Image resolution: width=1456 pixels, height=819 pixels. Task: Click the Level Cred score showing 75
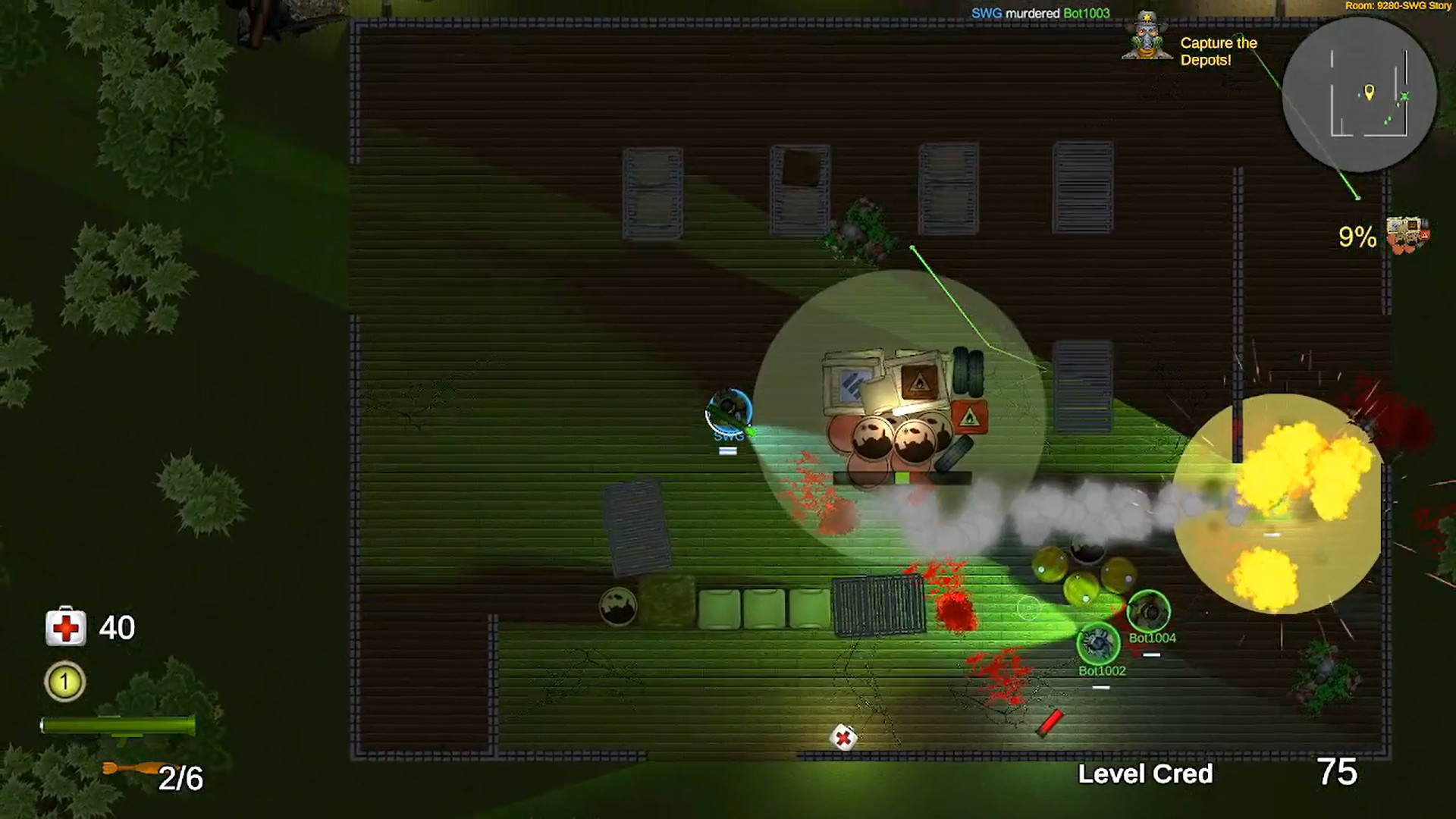(1339, 773)
